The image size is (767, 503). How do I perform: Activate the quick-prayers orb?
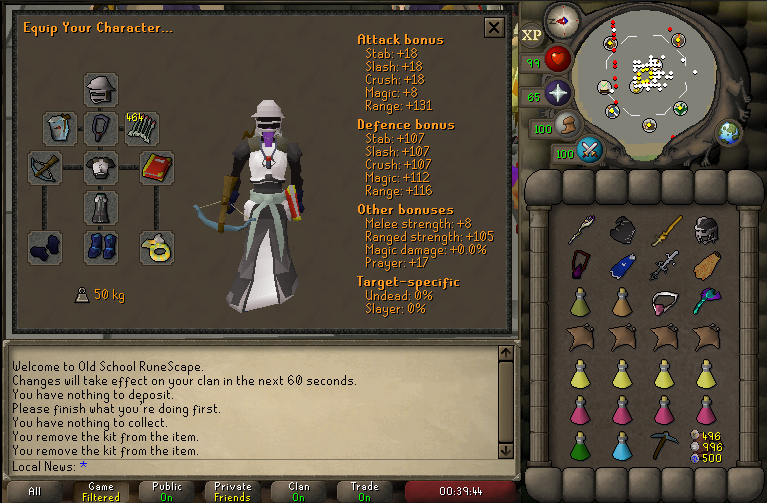point(557,95)
